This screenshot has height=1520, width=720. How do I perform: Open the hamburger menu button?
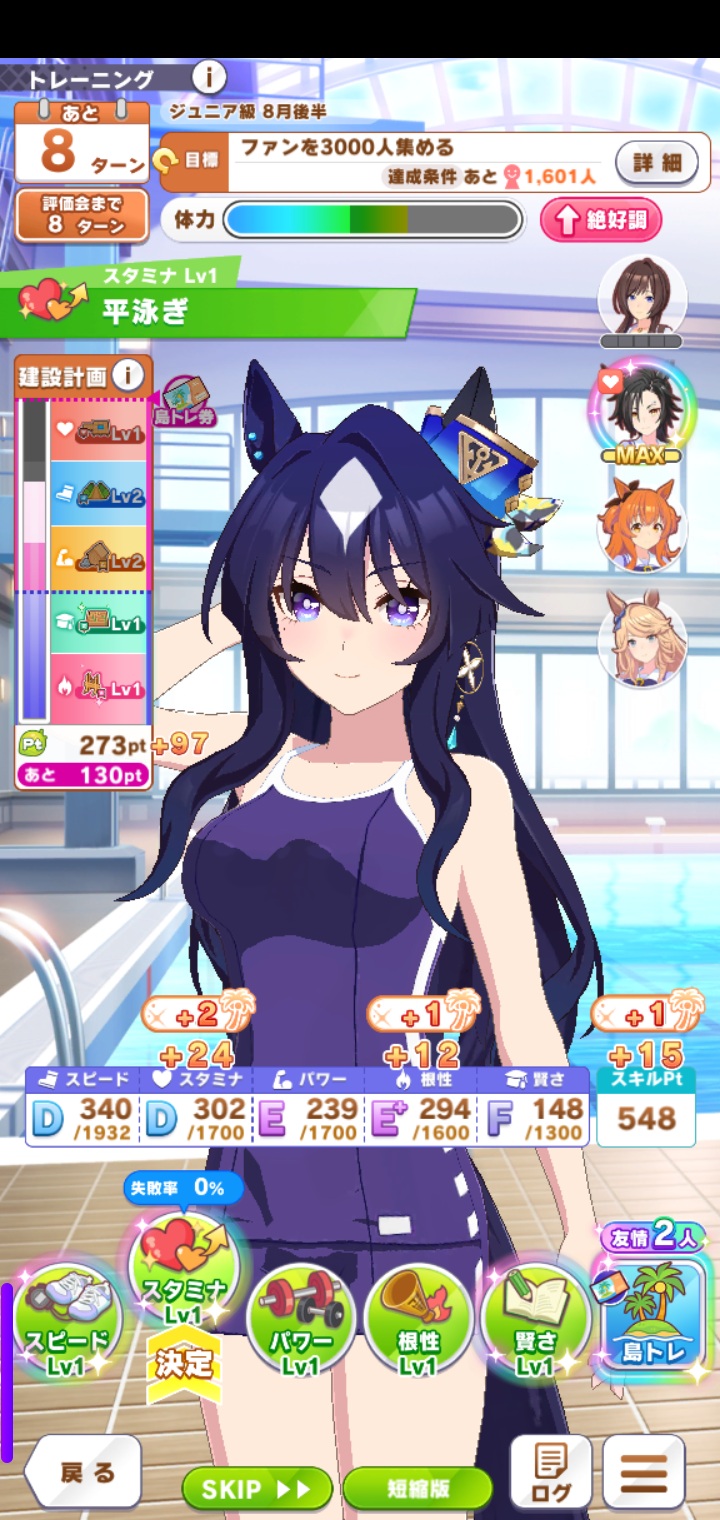[x=644, y=1472]
